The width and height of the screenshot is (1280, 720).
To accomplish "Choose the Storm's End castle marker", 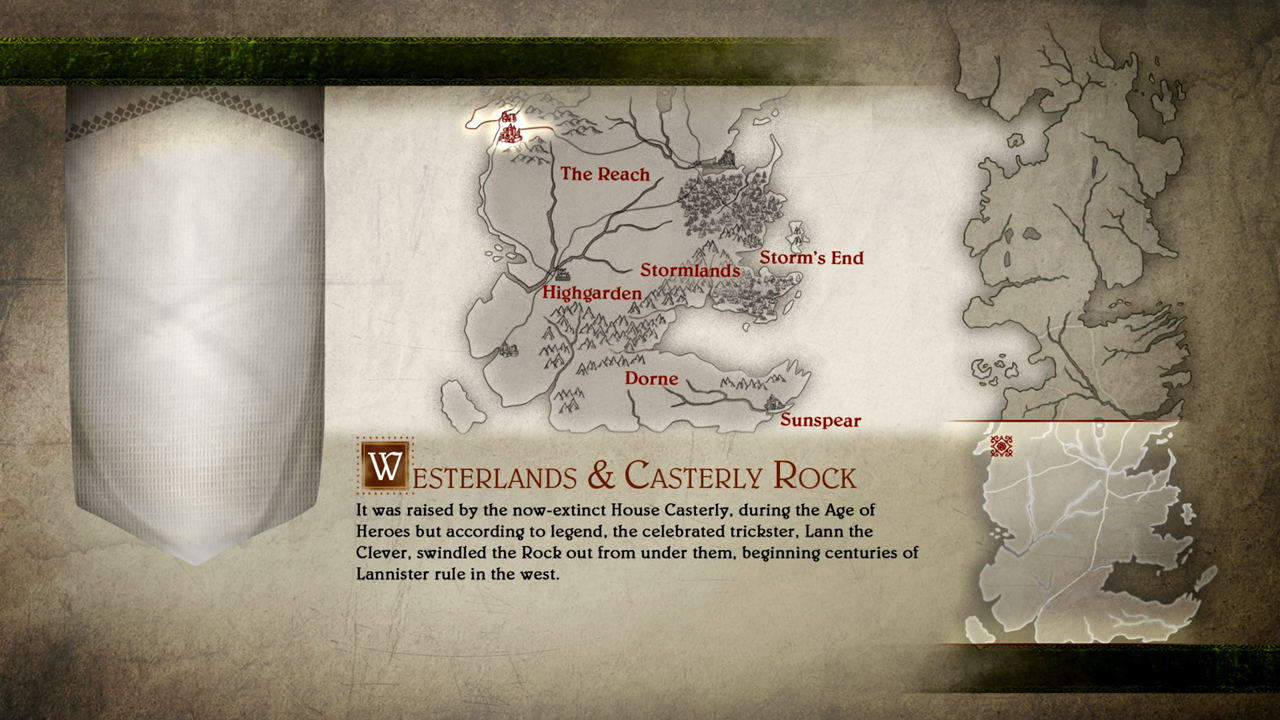I will coord(797,236).
